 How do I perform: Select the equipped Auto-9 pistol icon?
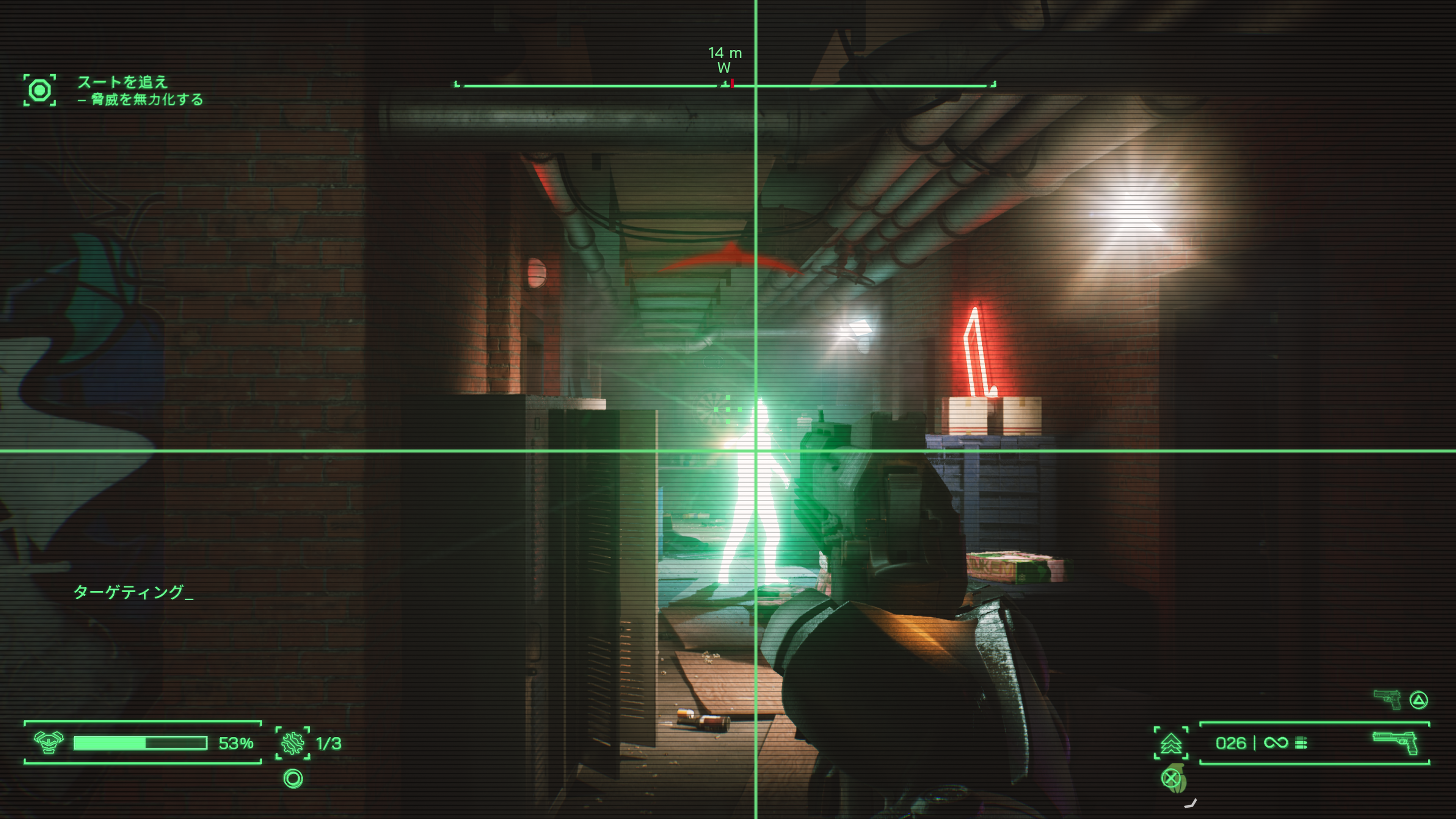[x=1395, y=742]
